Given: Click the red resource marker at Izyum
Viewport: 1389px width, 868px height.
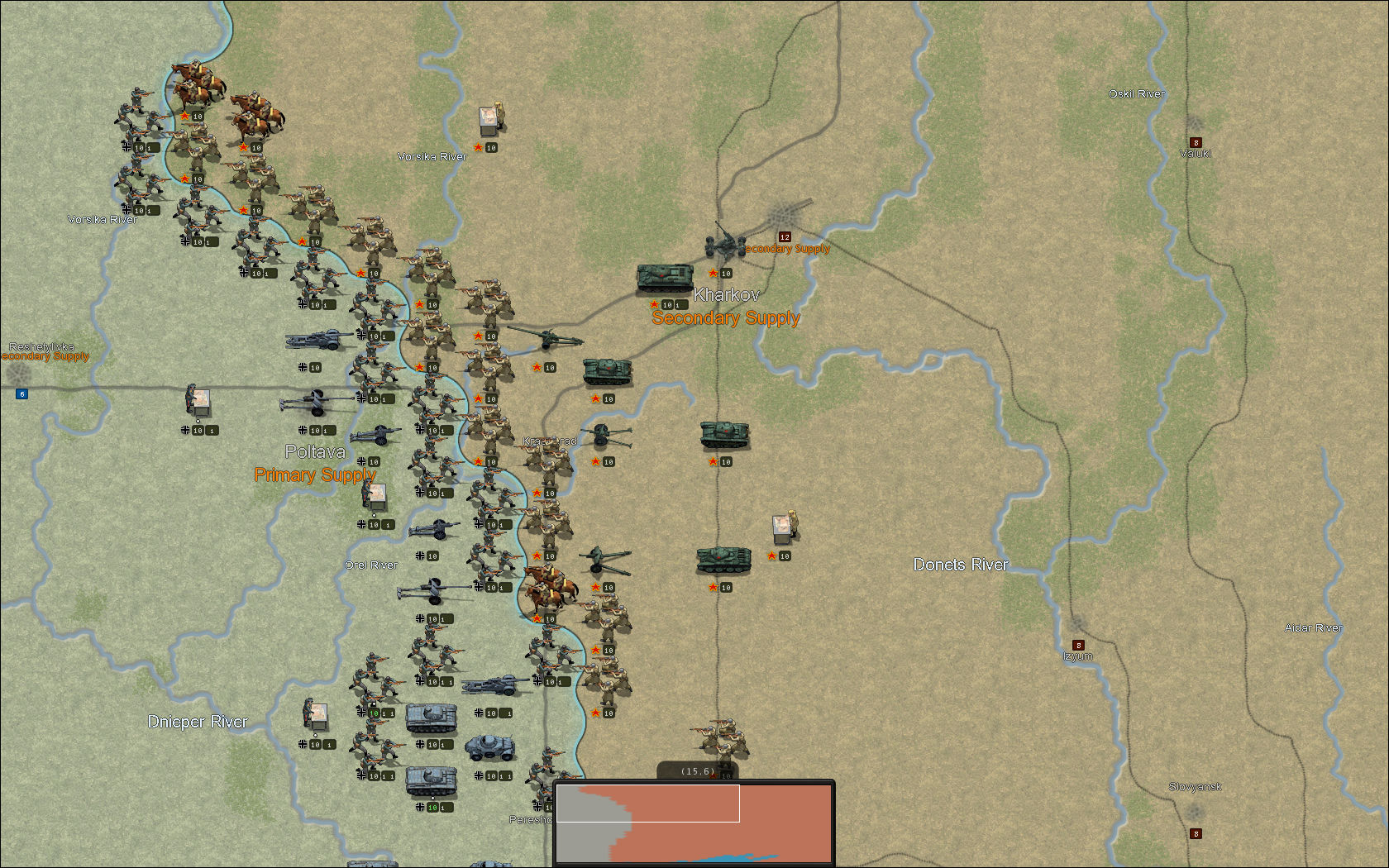Looking at the screenshot, I should coord(1077,645).
